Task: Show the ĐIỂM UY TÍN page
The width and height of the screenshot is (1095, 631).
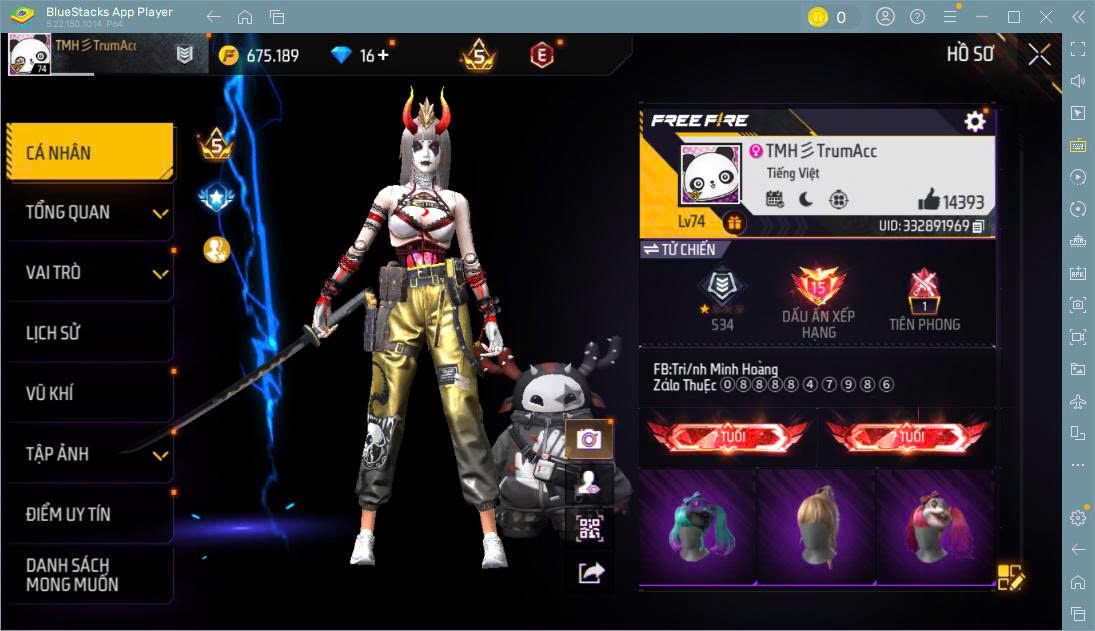Action: [x=90, y=514]
